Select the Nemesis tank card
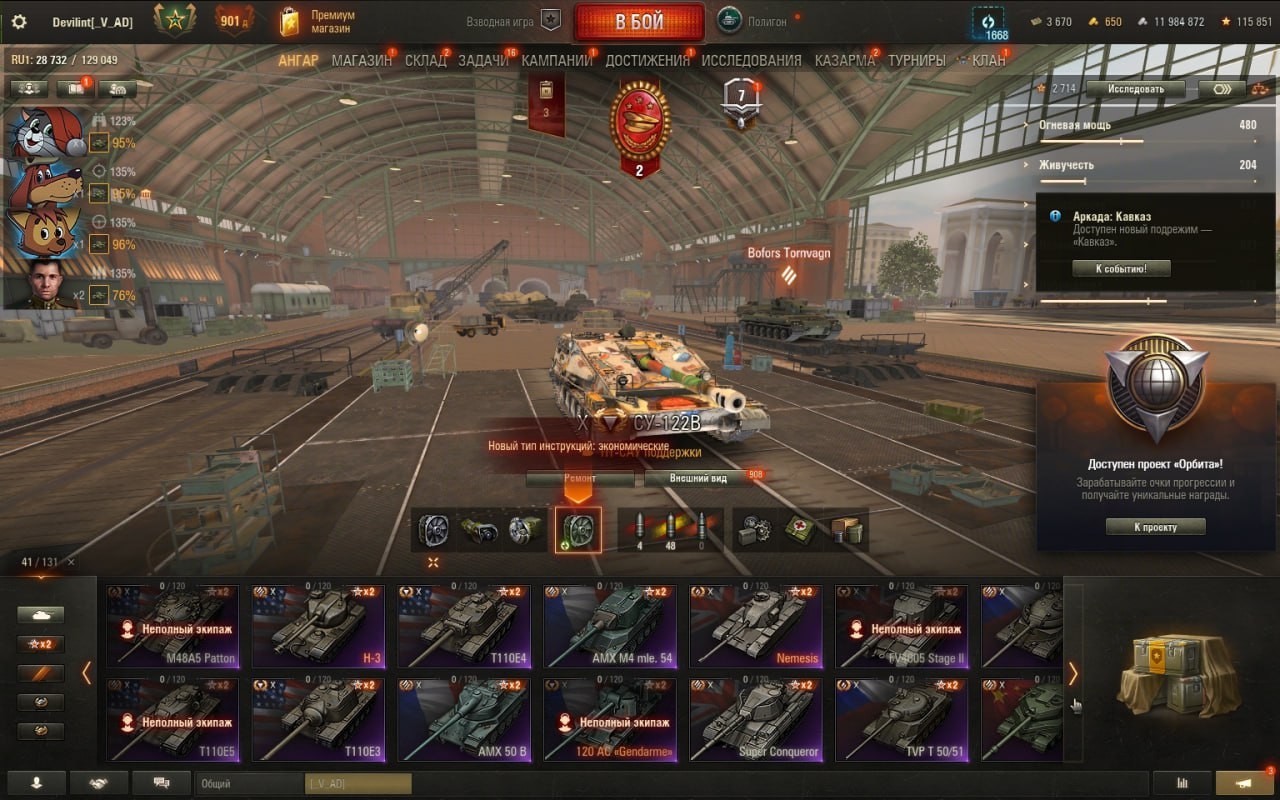The image size is (1280, 800). (755, 626)
